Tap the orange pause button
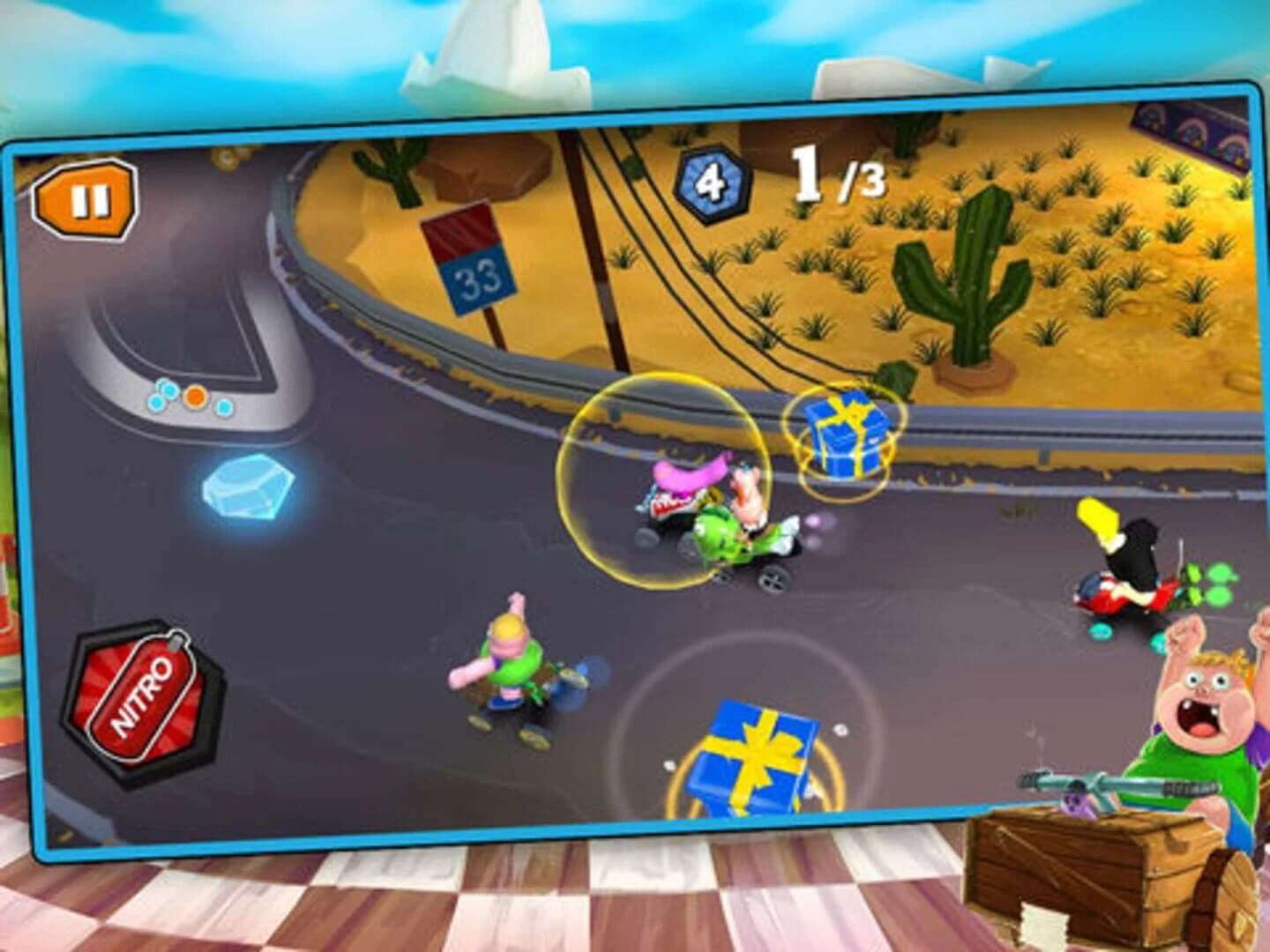Screen dimensions: 1270x952 pos(86,196)
